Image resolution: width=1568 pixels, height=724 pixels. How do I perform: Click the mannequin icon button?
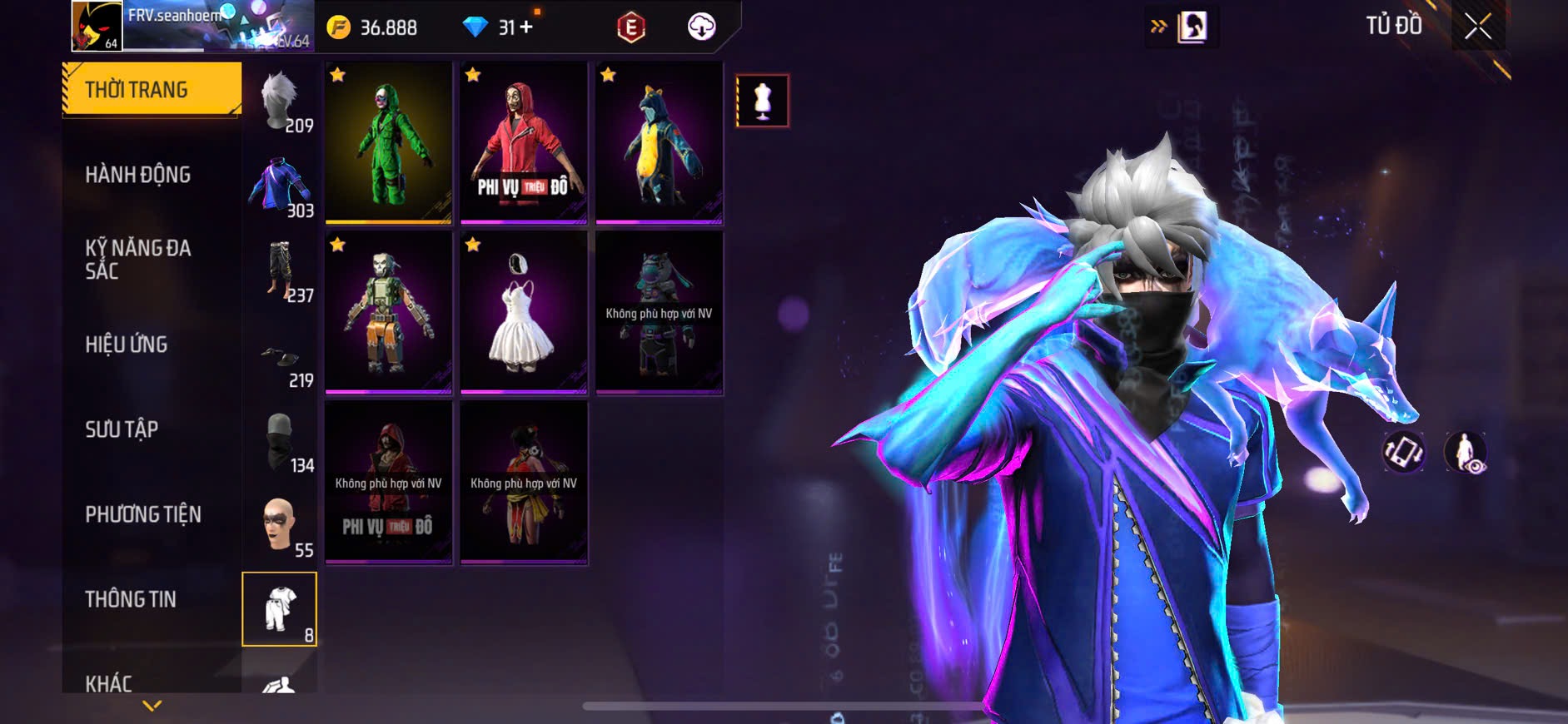click(762, 101)
